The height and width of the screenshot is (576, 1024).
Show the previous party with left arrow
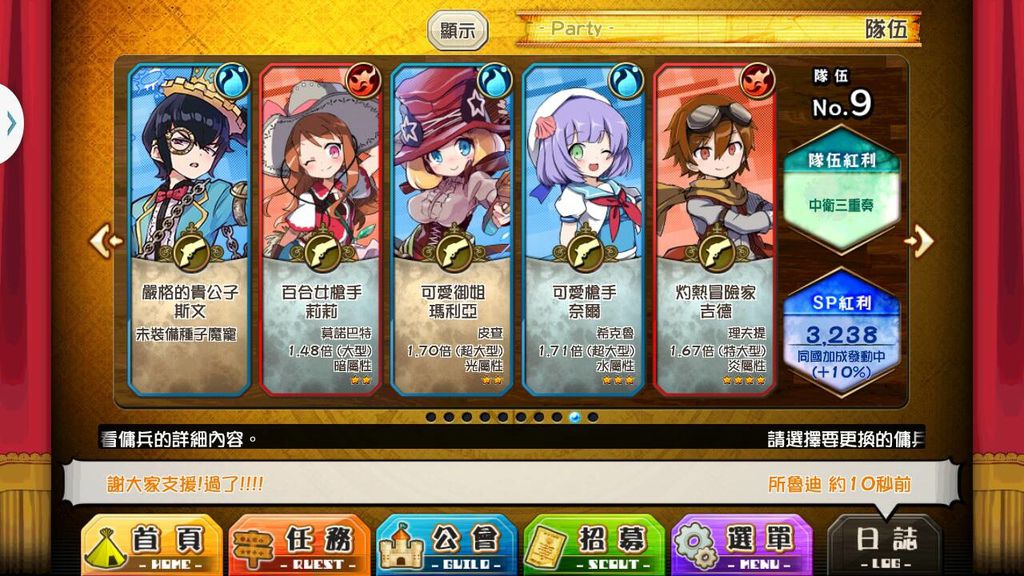pyautogui.click(x=105, y=240)
